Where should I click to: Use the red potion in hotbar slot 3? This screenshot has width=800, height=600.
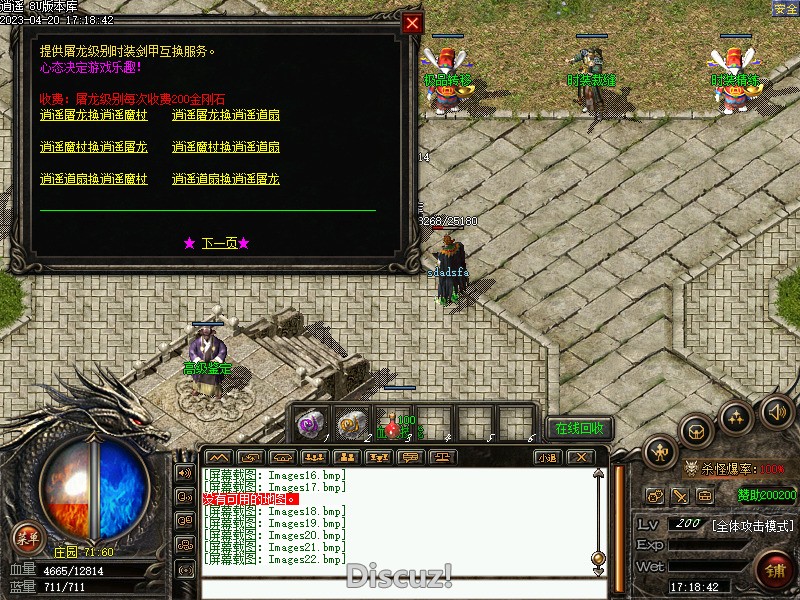point(392,424)
